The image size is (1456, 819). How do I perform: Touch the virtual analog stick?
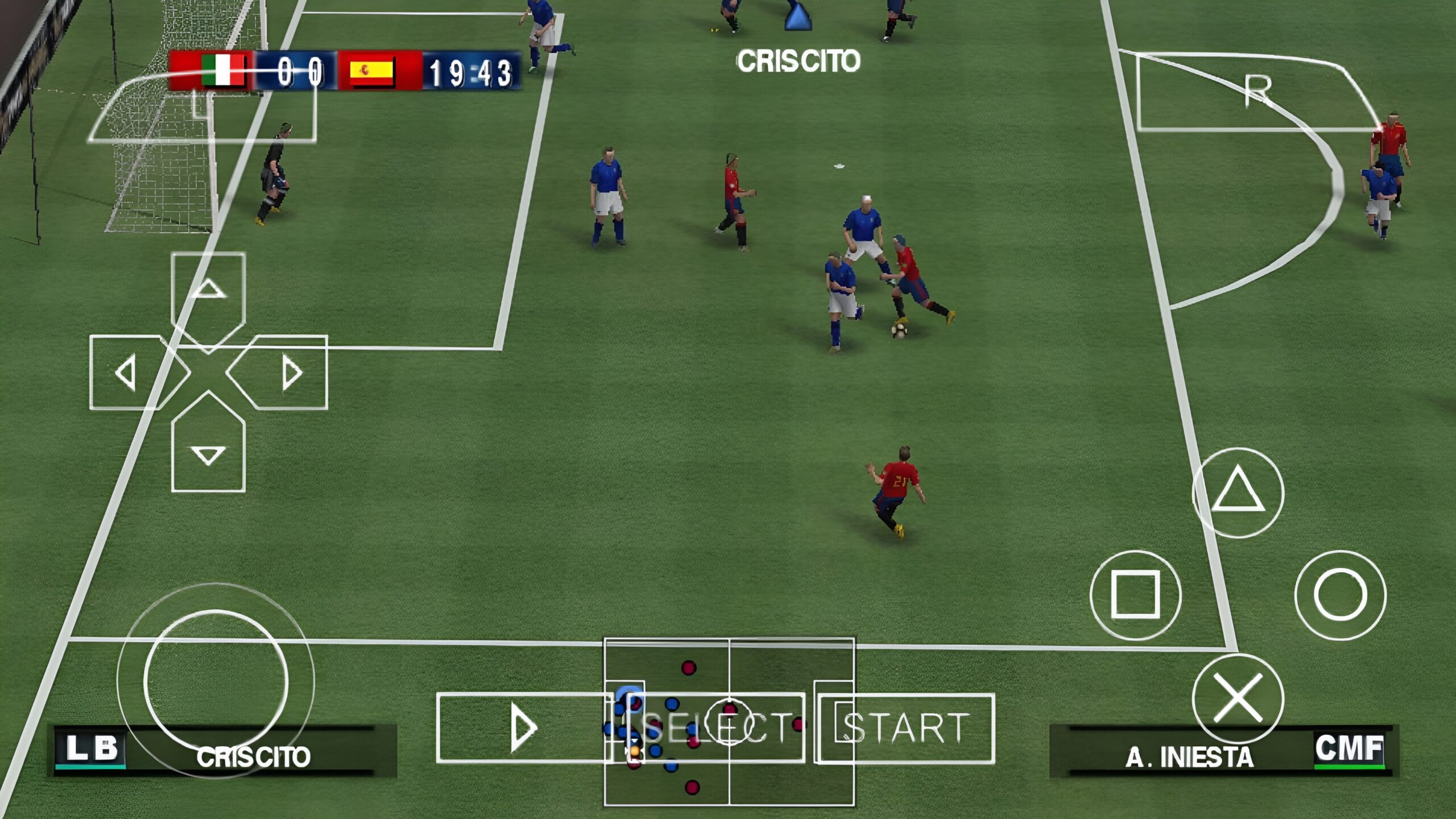pyautogui.click(x=216, y=681)
